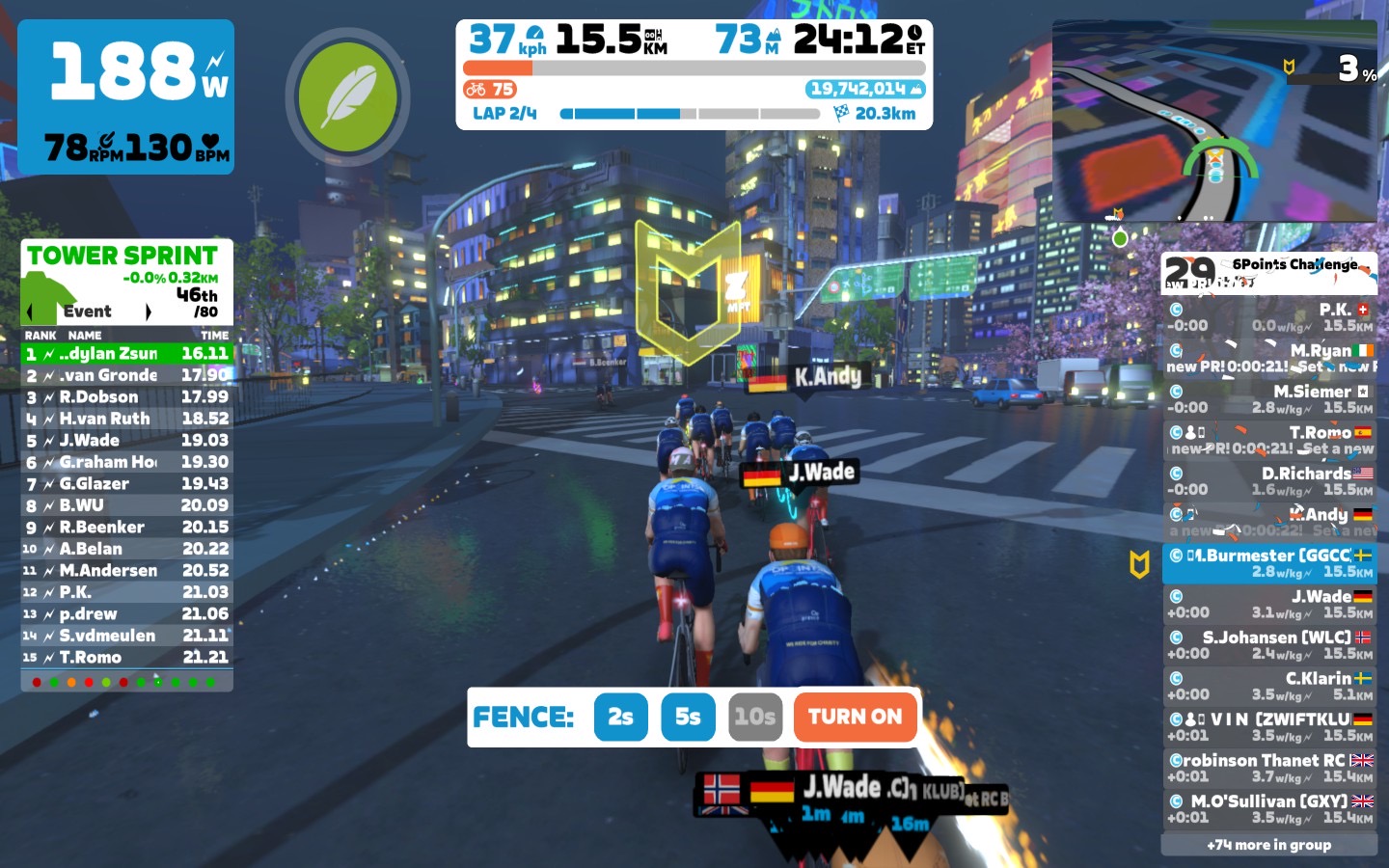Viewport: 1389px width, 868px height.
Task: Click M.Siemer in the riders list
Action: click(x=1268, y=399)
